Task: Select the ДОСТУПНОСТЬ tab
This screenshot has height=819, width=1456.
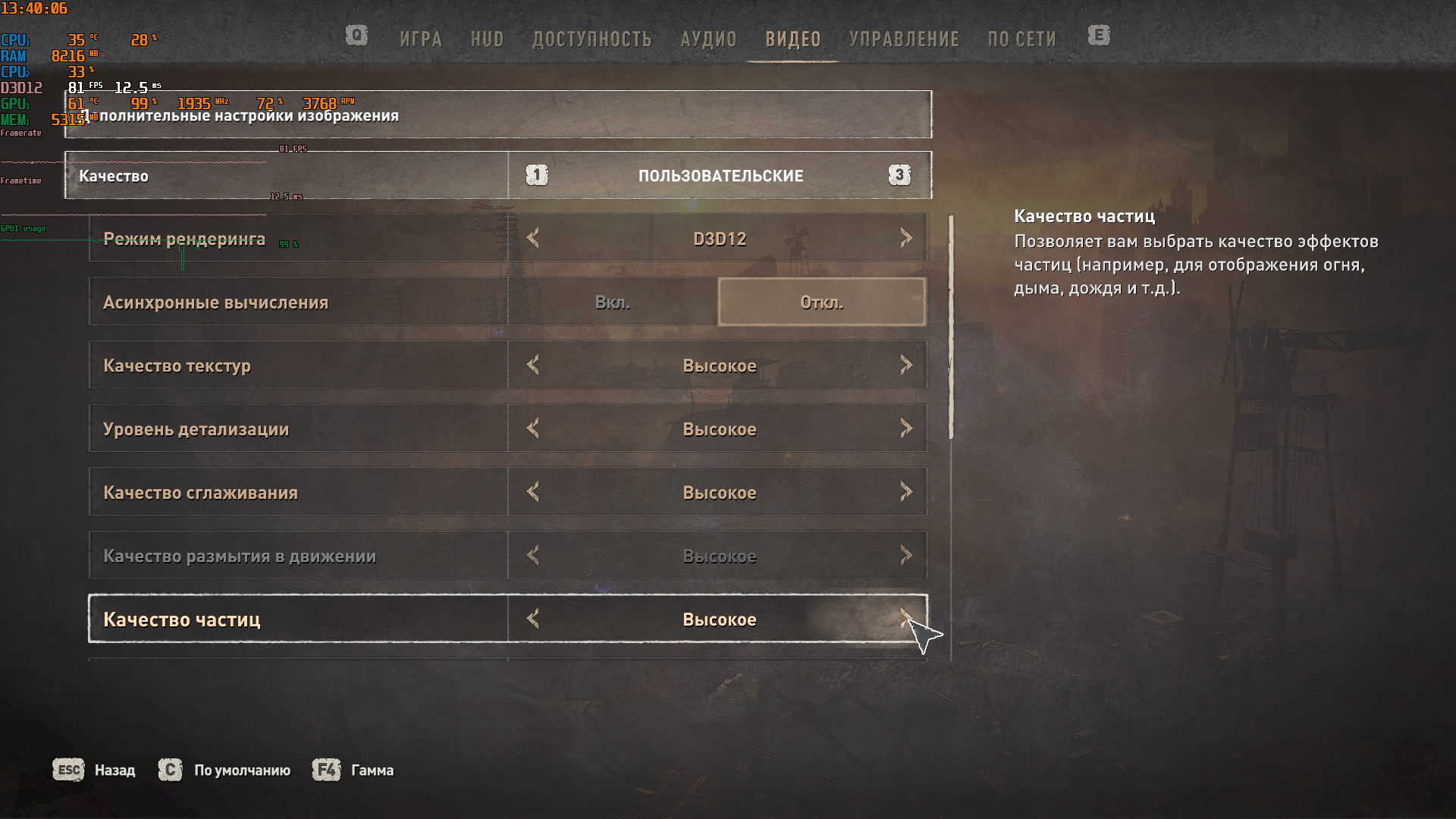Action: (591, 39)
